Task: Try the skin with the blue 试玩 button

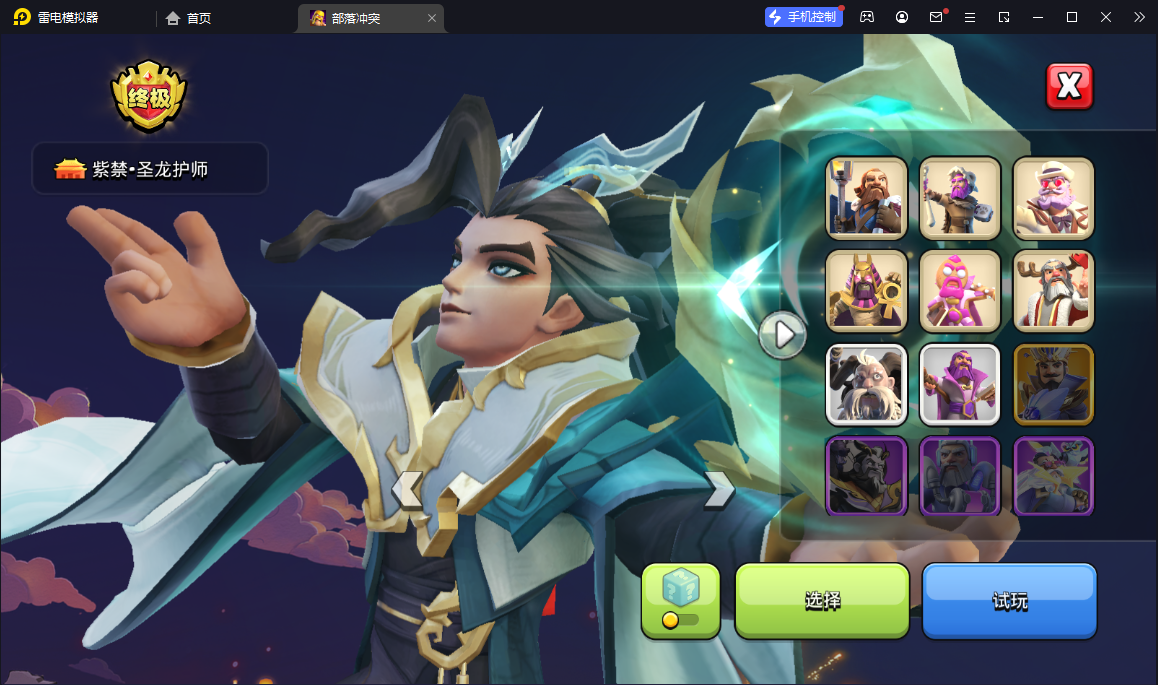Action: pyautogui.click(x=1009, y=600)
